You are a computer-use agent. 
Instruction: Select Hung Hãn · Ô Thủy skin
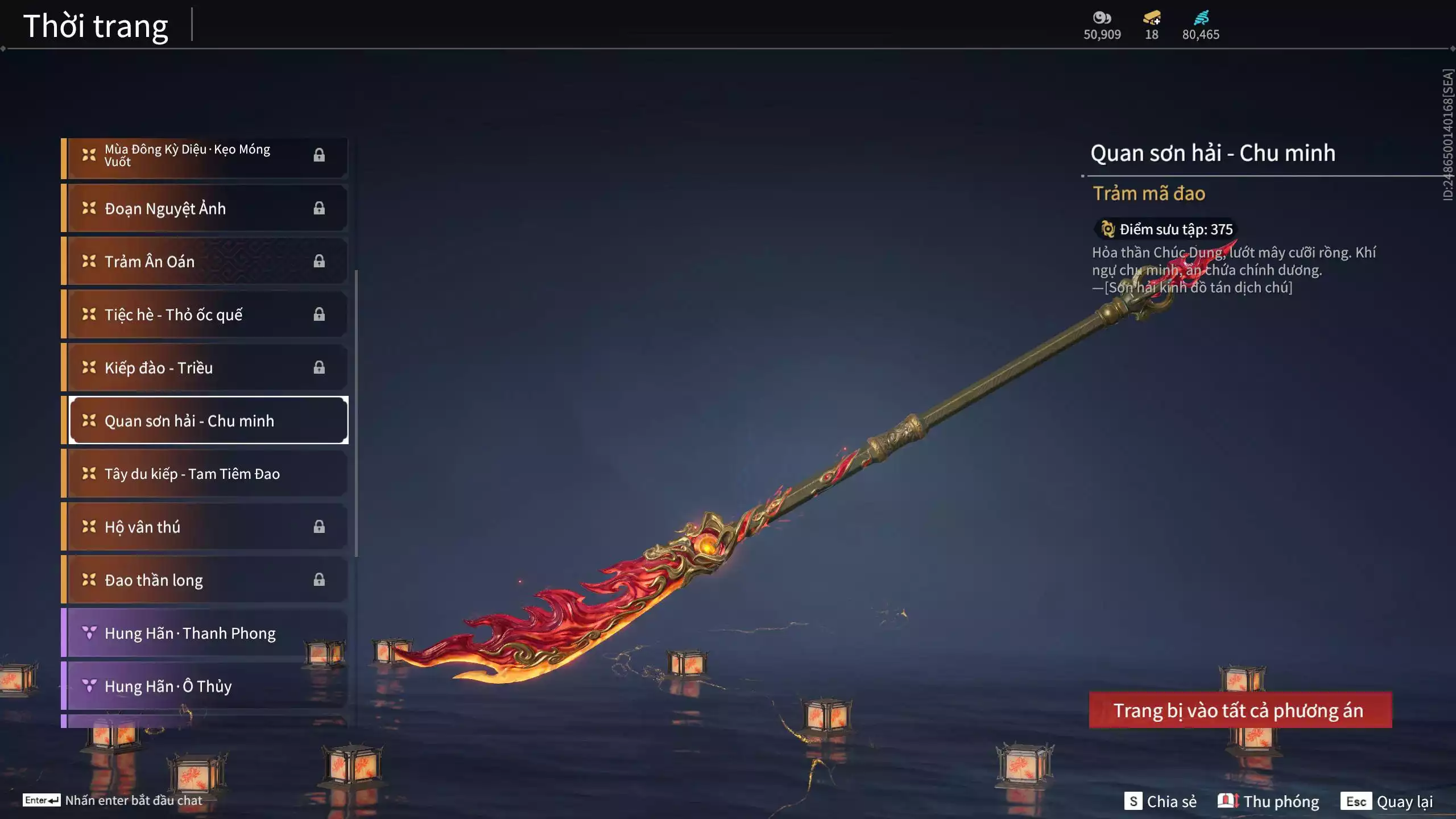coord(205,686)
